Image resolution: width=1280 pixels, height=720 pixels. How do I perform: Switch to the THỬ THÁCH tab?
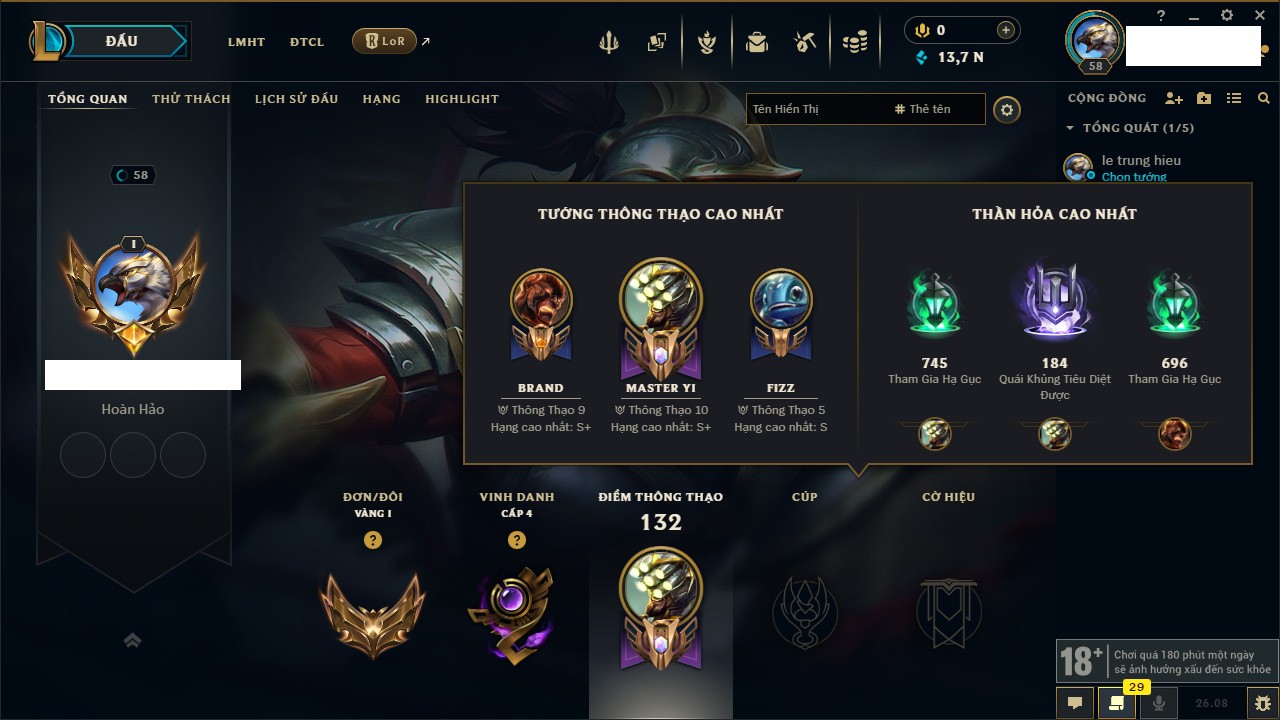click(191, 99)
